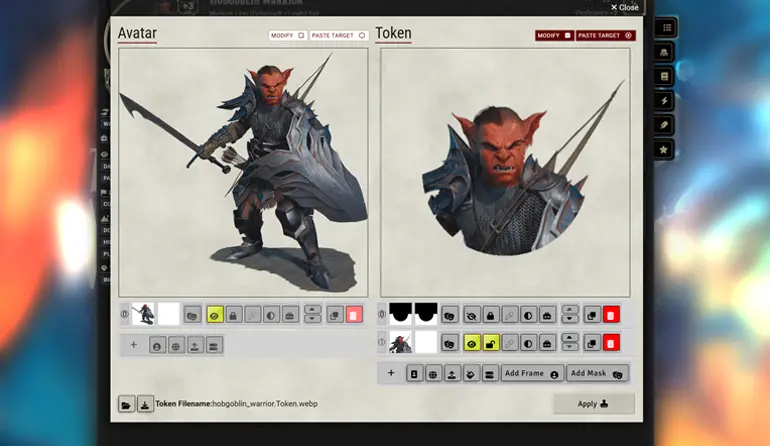Toggle Avatar Modify option
The height and width of the screenshot is (446, 770).
[287, 35]
